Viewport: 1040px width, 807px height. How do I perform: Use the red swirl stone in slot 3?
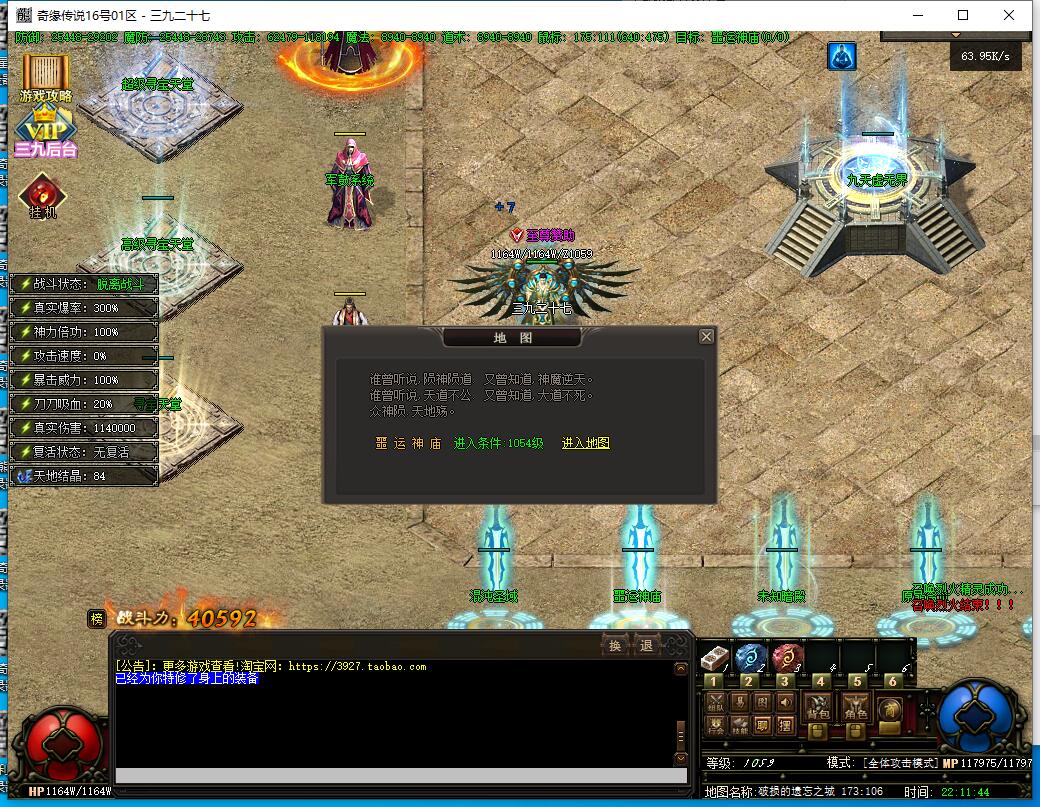(x=786, y=657)
